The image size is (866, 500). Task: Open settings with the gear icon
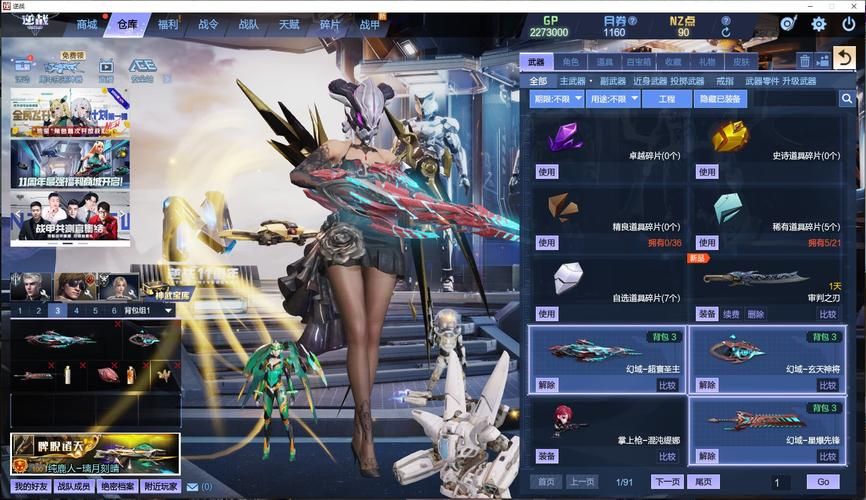(819, 24)
